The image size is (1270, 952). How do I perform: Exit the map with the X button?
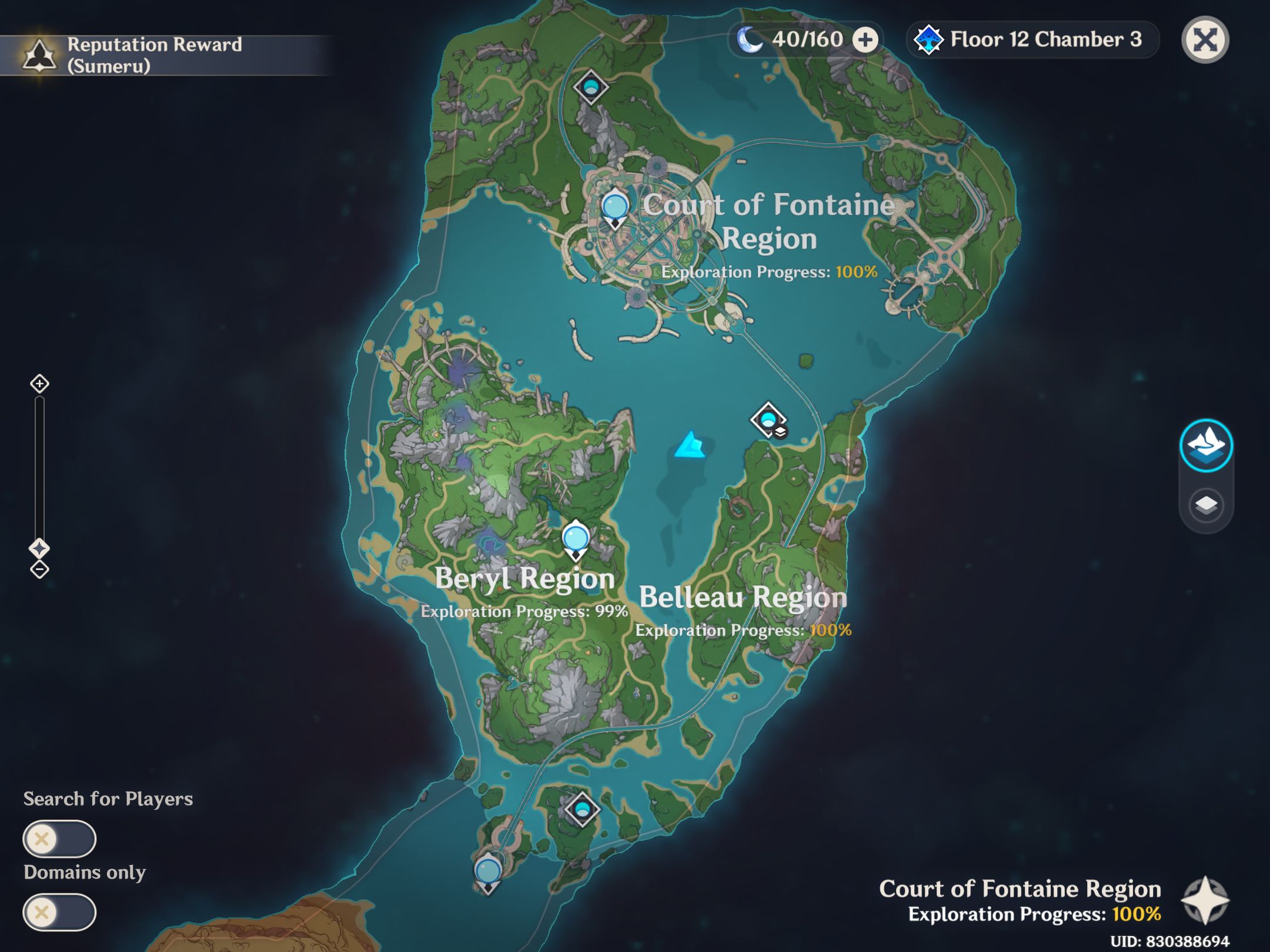(1205, 39)
